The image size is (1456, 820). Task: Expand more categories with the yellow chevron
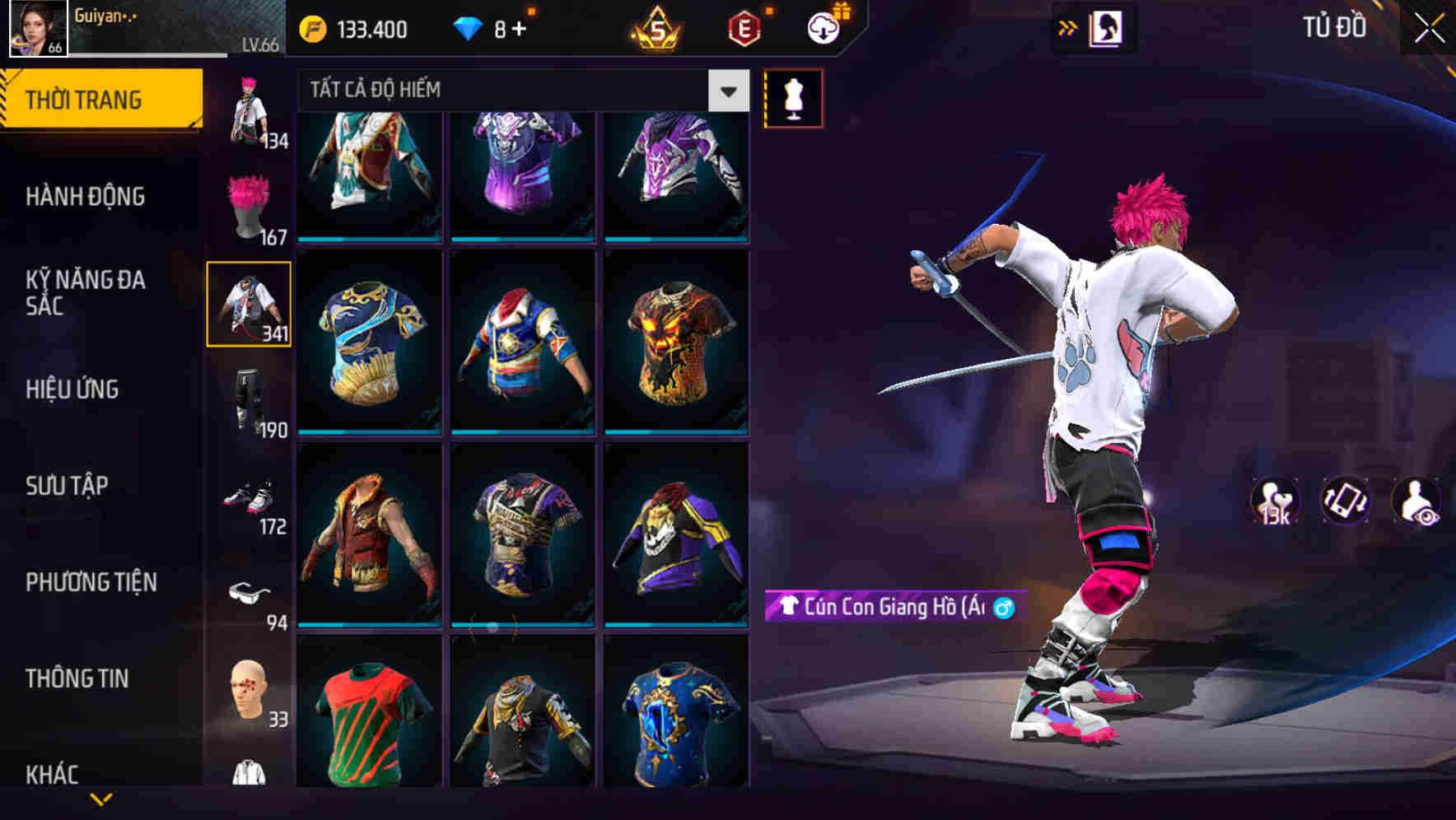tap(103, 800)
